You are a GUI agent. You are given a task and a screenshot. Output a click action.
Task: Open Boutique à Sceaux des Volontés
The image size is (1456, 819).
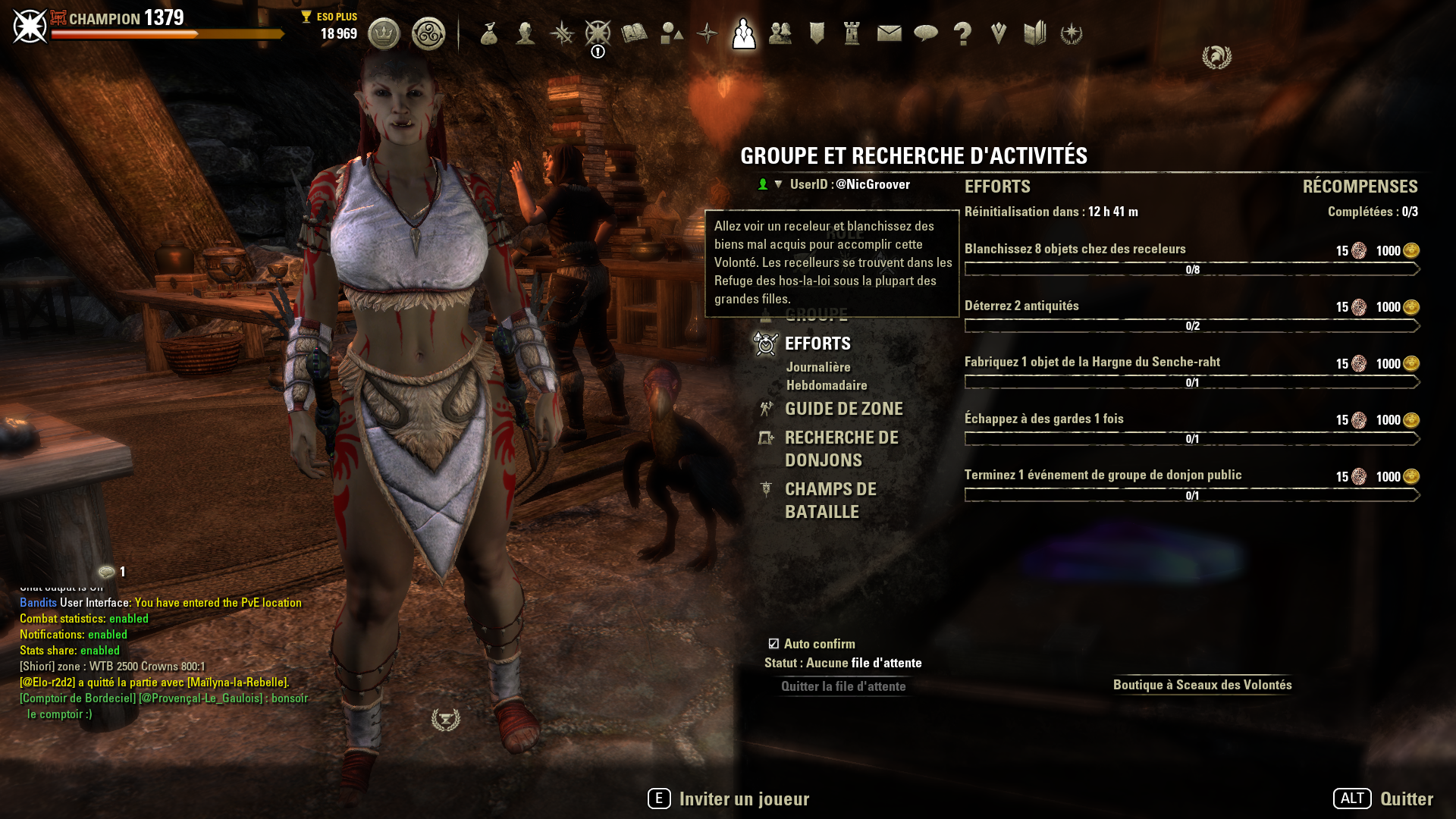(1202, 685)
